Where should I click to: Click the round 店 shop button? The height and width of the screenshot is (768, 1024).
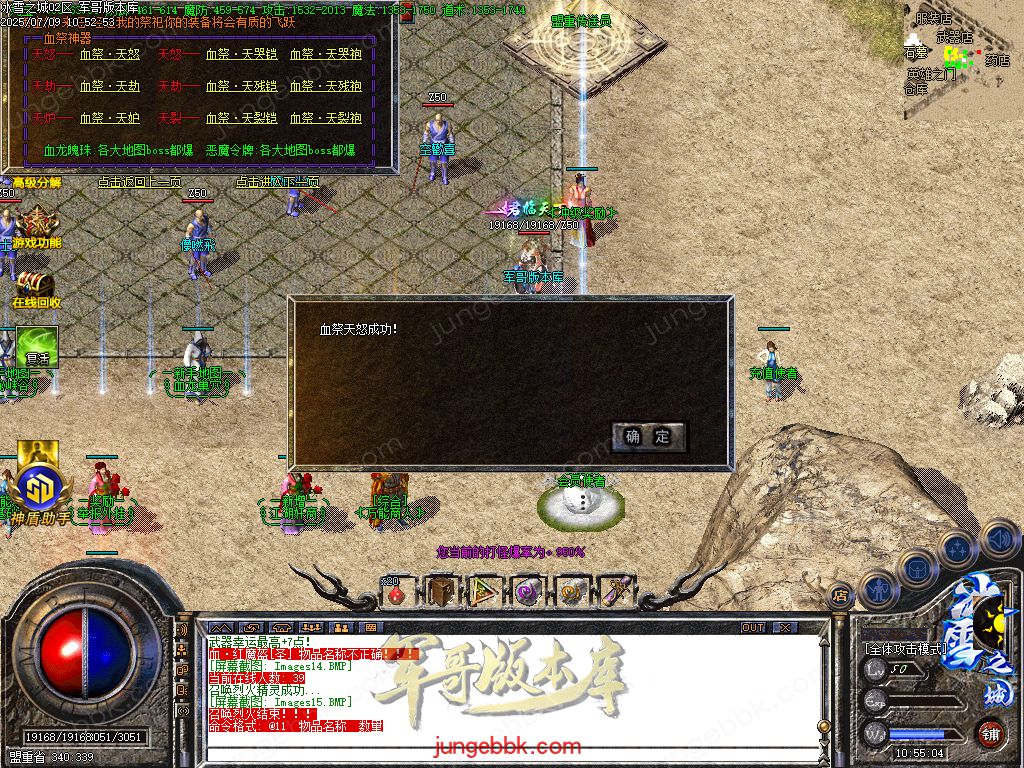coord(840,595)
